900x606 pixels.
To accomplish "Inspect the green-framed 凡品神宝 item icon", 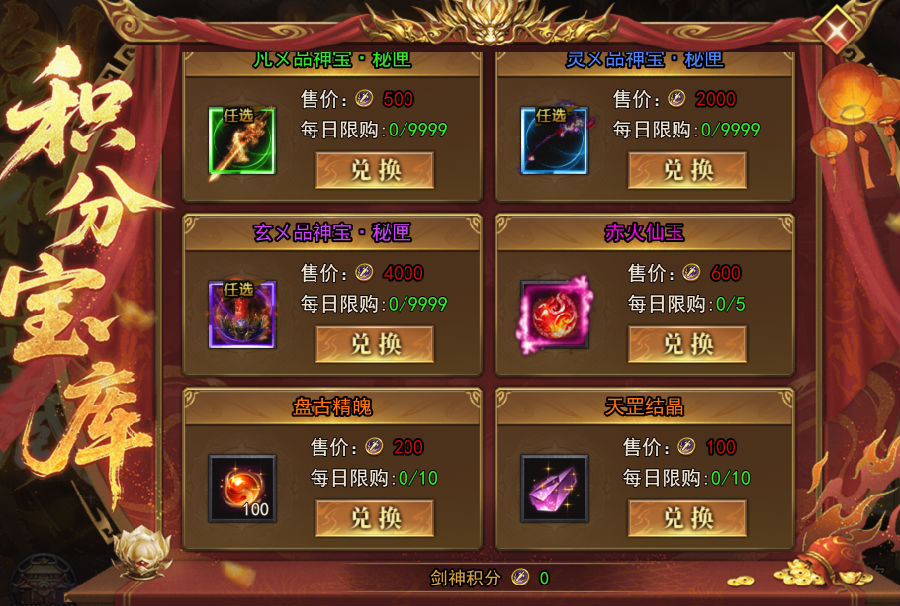I will pyautogui.click(x=242, y=141).
